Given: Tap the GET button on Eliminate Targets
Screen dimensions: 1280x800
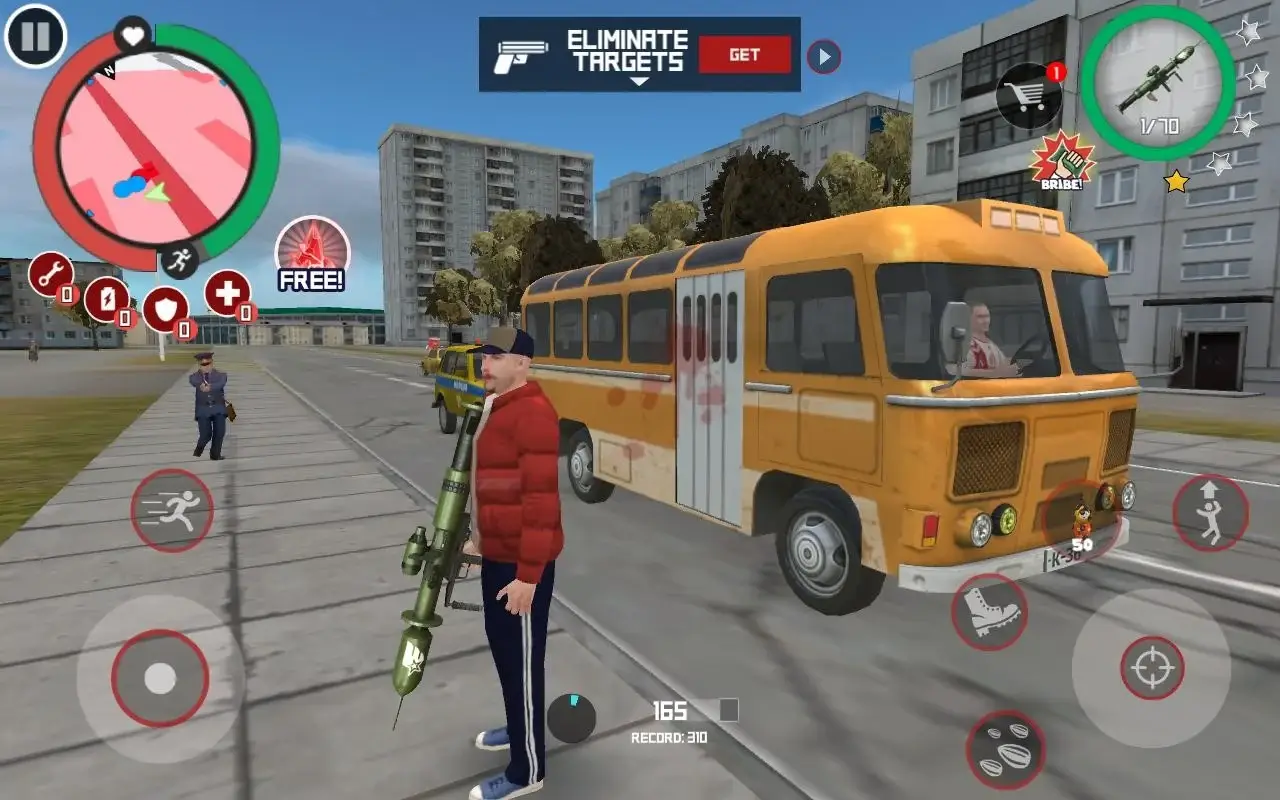Looking at the screenshot, I should 744,55.
